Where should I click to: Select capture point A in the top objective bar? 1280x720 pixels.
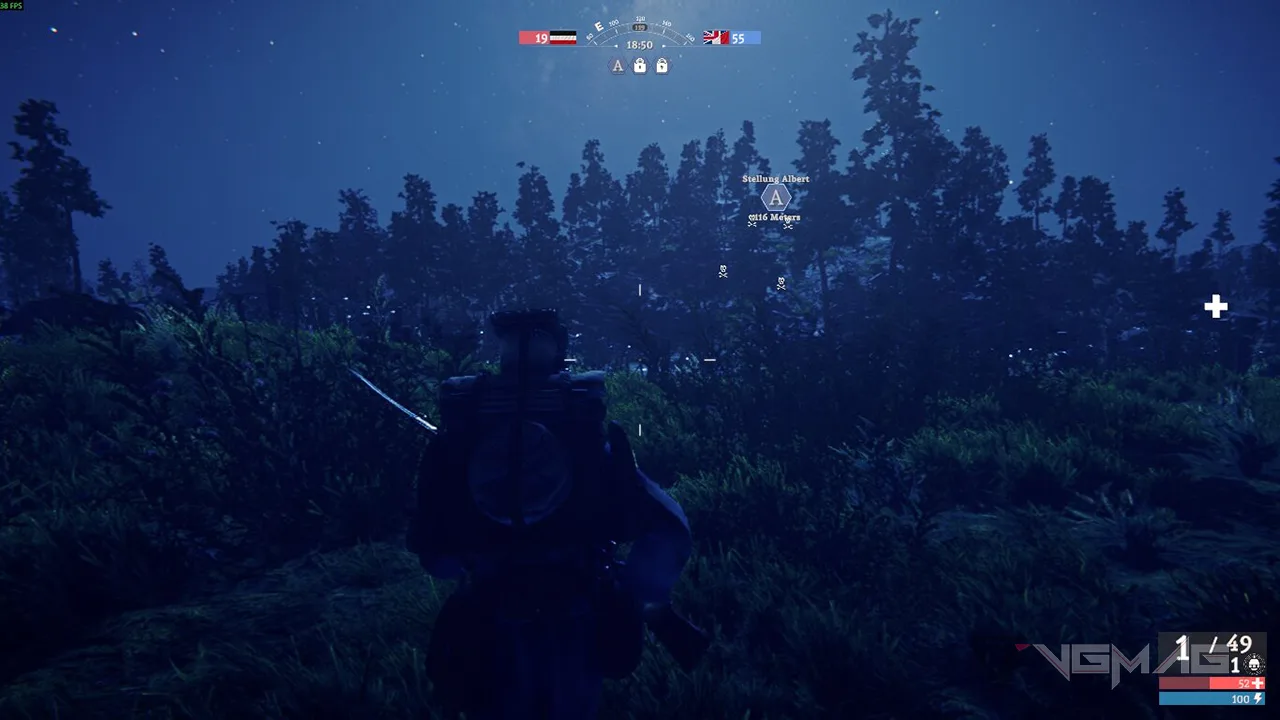tap(618, 66)
